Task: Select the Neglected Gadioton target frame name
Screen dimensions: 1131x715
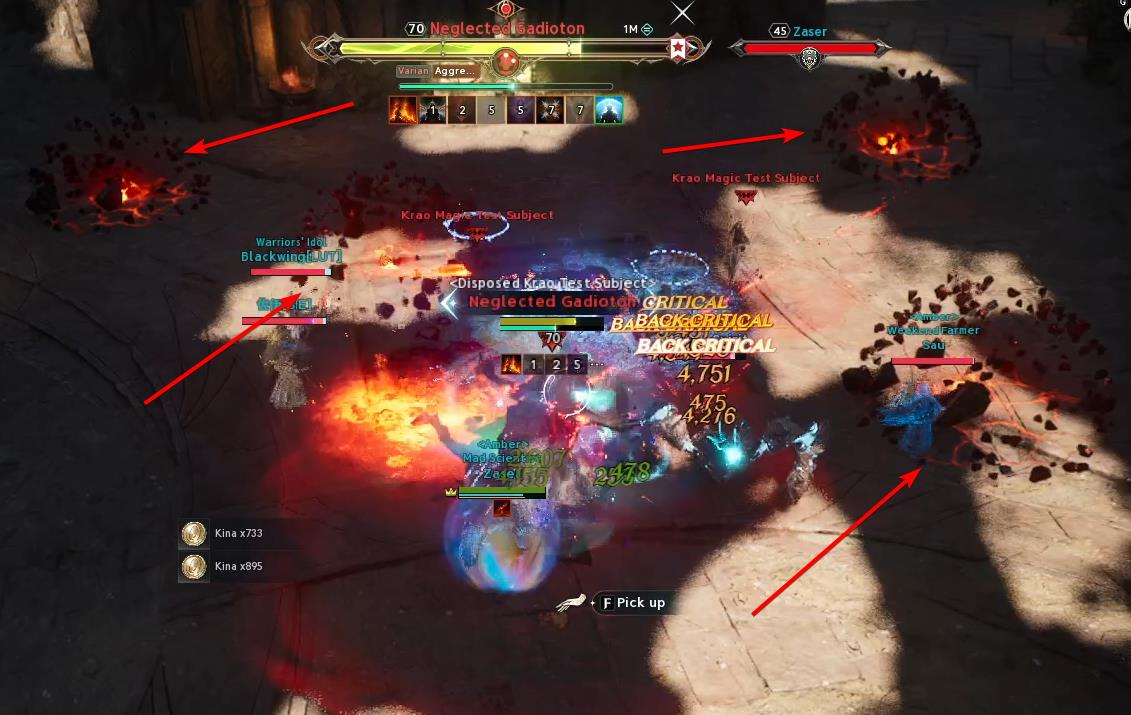Action: [507, 29]
